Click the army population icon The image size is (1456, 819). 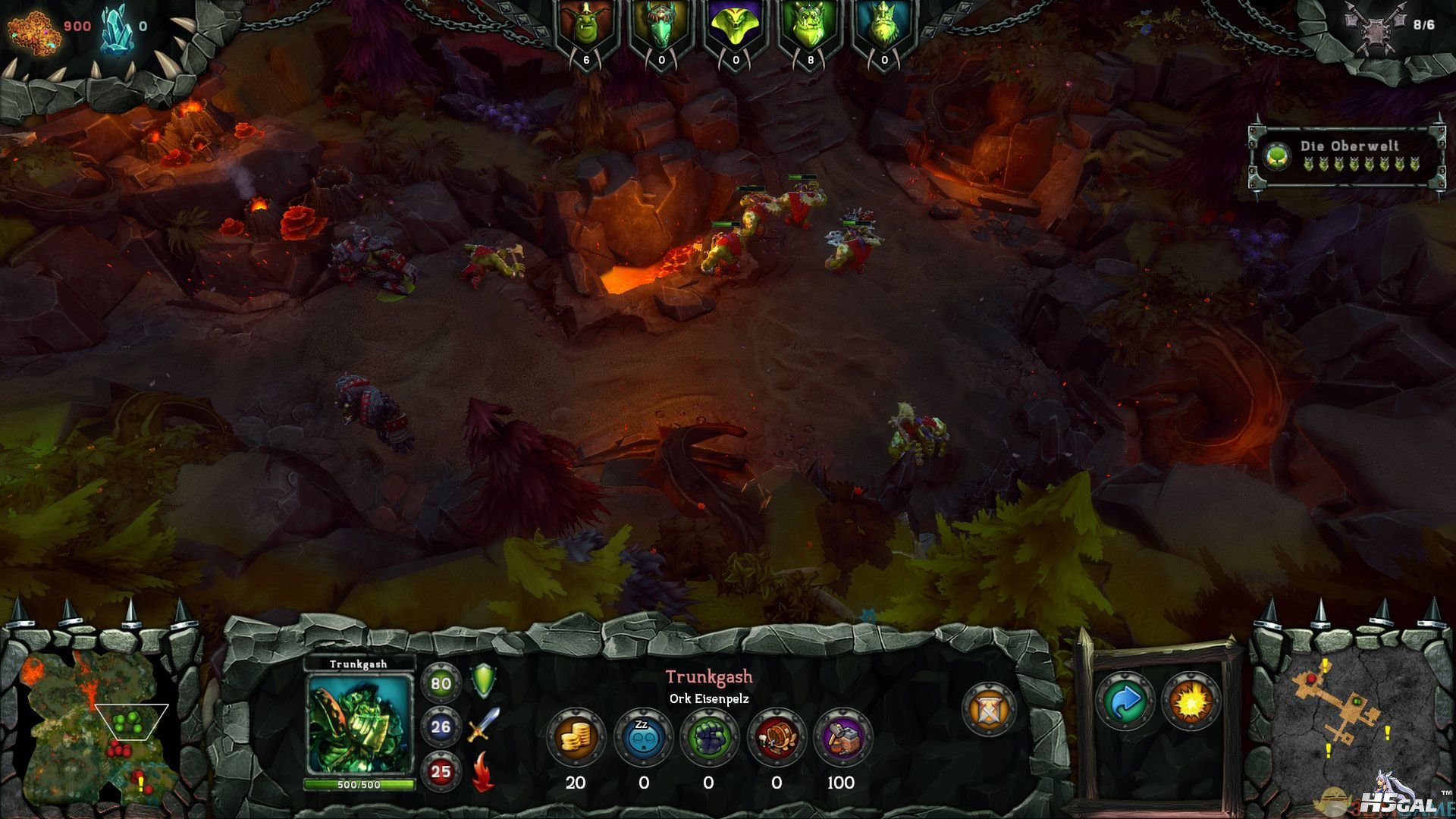[x=1375, y=27]
